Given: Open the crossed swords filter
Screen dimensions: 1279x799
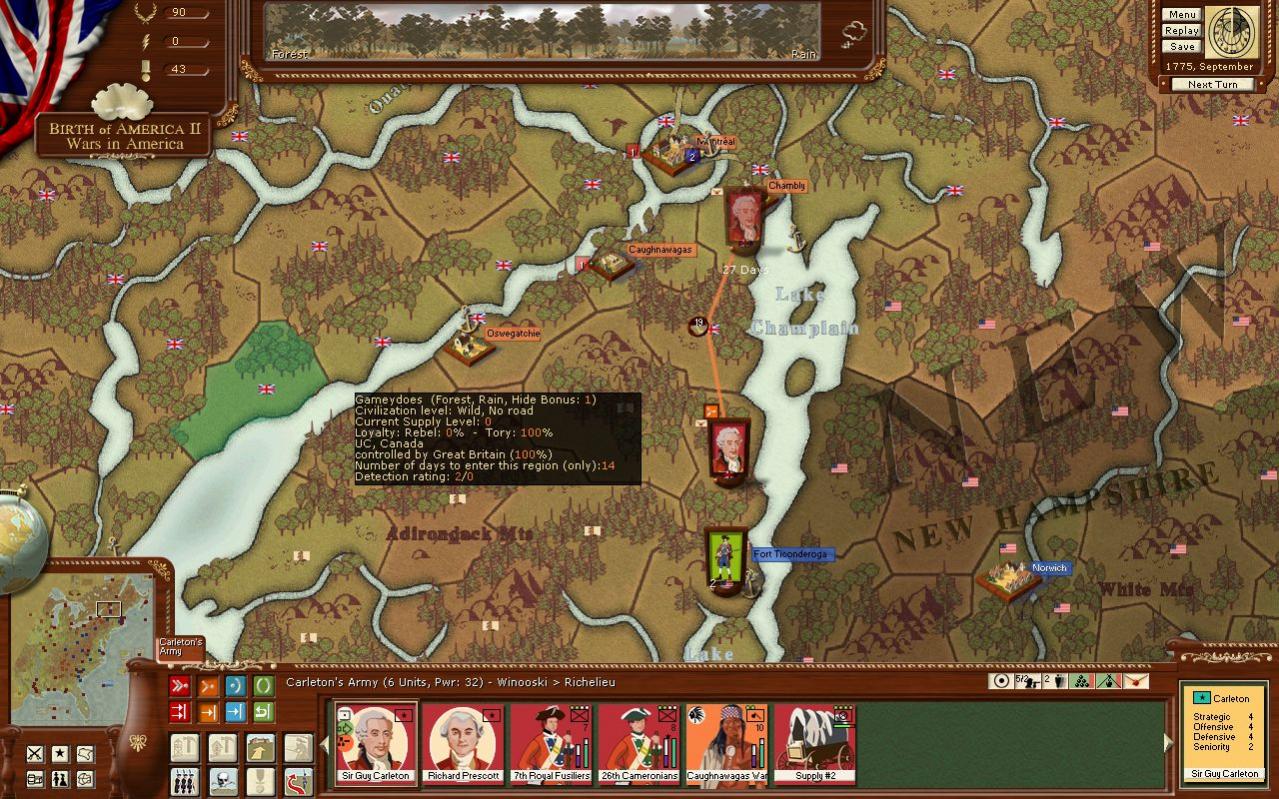Looking at the screenshot, I should 35,753.
